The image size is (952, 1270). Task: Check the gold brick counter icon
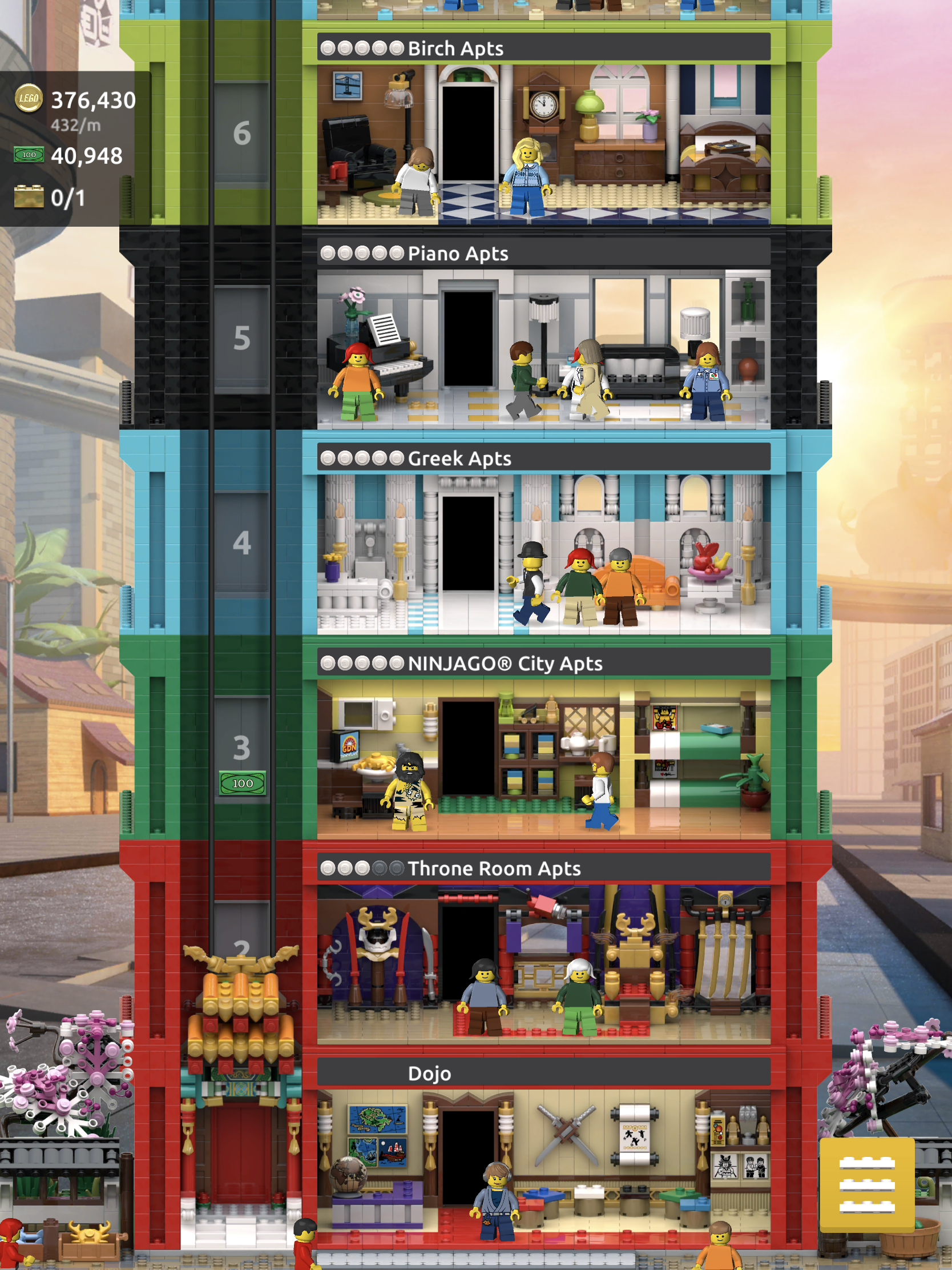[29, 197]
